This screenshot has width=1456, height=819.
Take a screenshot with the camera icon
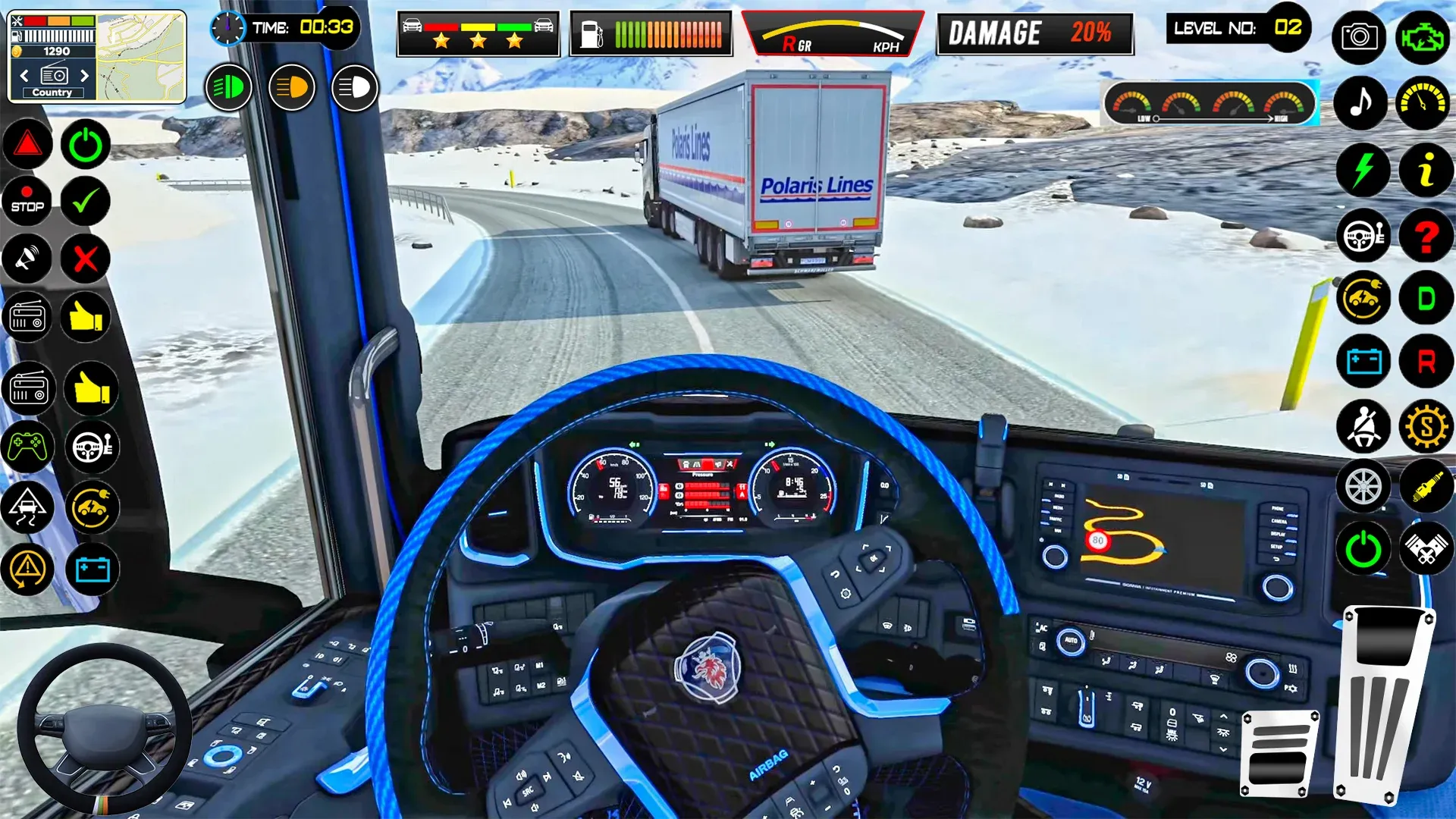[1358, 36]
